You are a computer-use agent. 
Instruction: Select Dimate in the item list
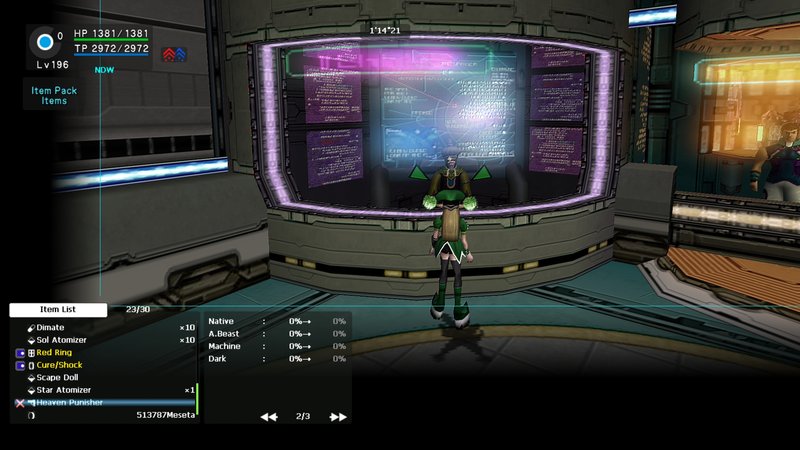pyautogui.click(x=50, y=327)
